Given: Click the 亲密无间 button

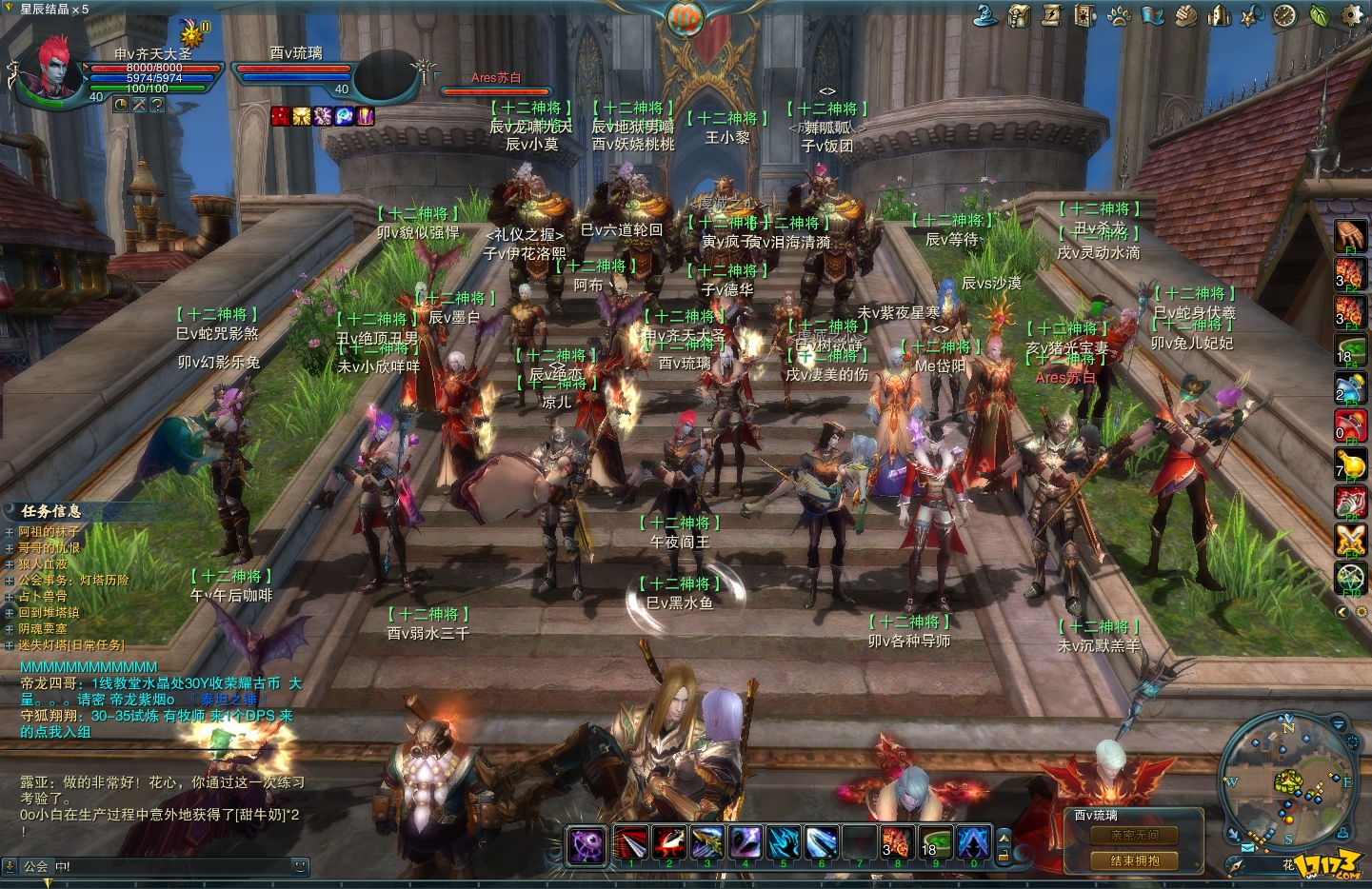Looking at the screenshot, I should click(1134, 836).
